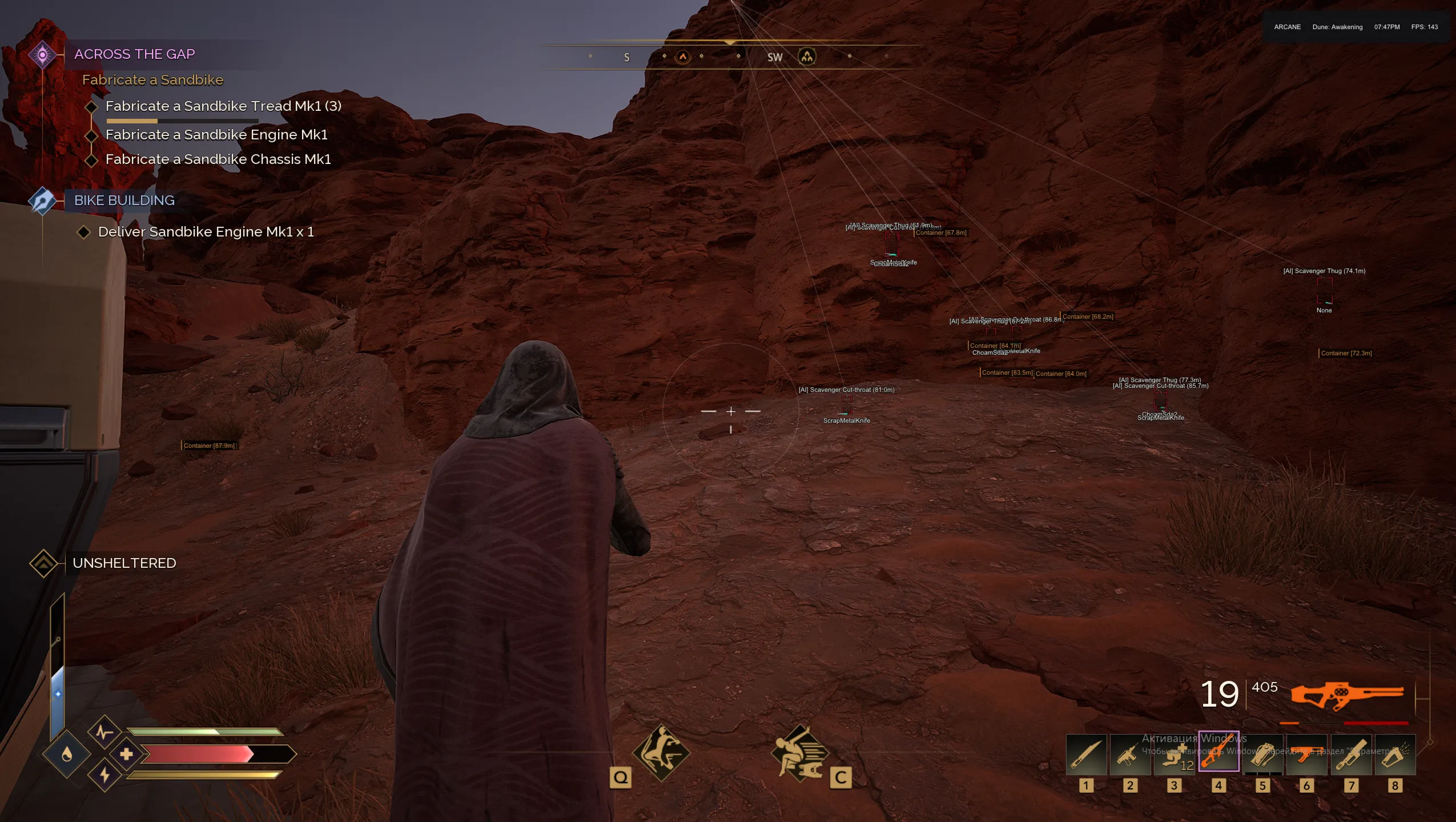Activate the tool in hotbar slot 8
Screen dimensions: 1456x822
tap(1395, 755)
